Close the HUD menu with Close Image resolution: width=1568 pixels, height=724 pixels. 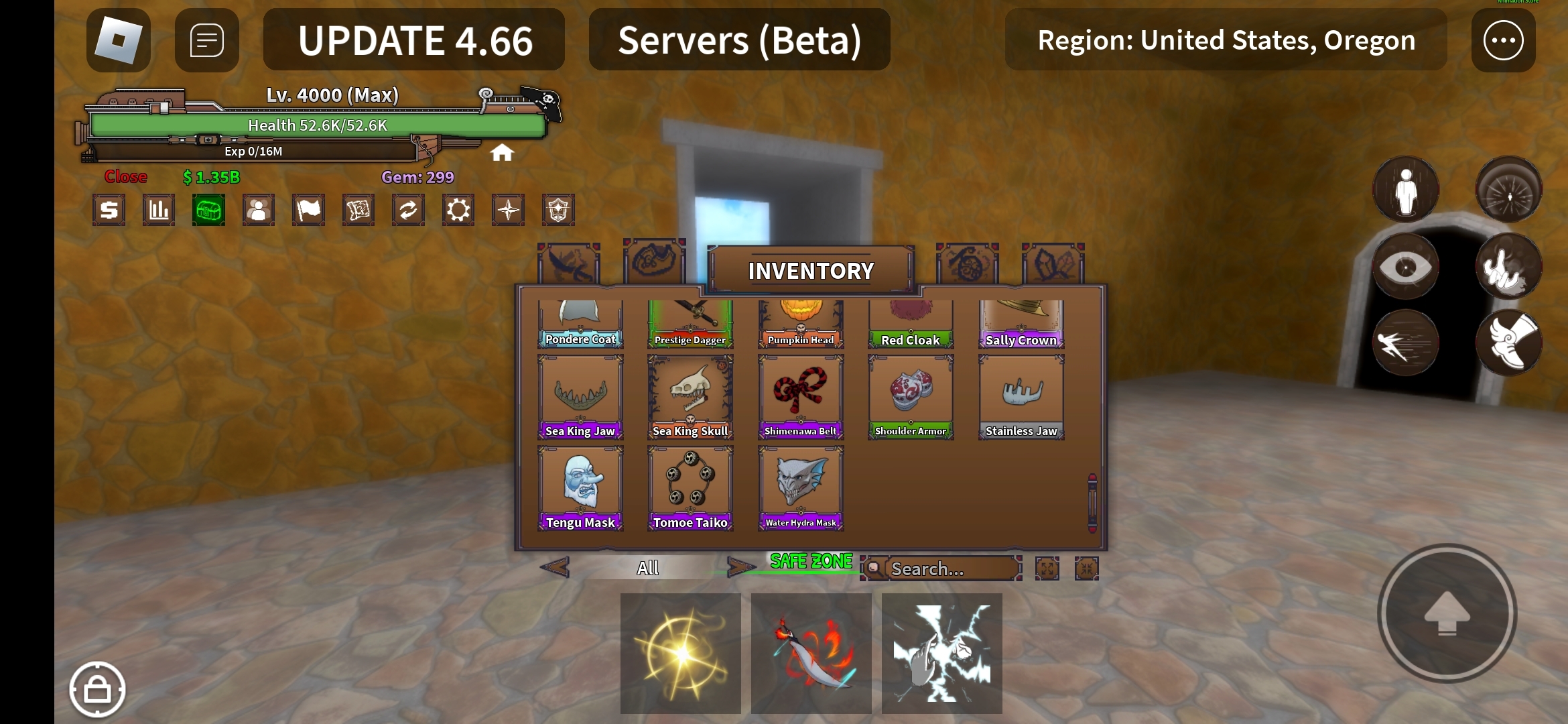pos(125,177)
